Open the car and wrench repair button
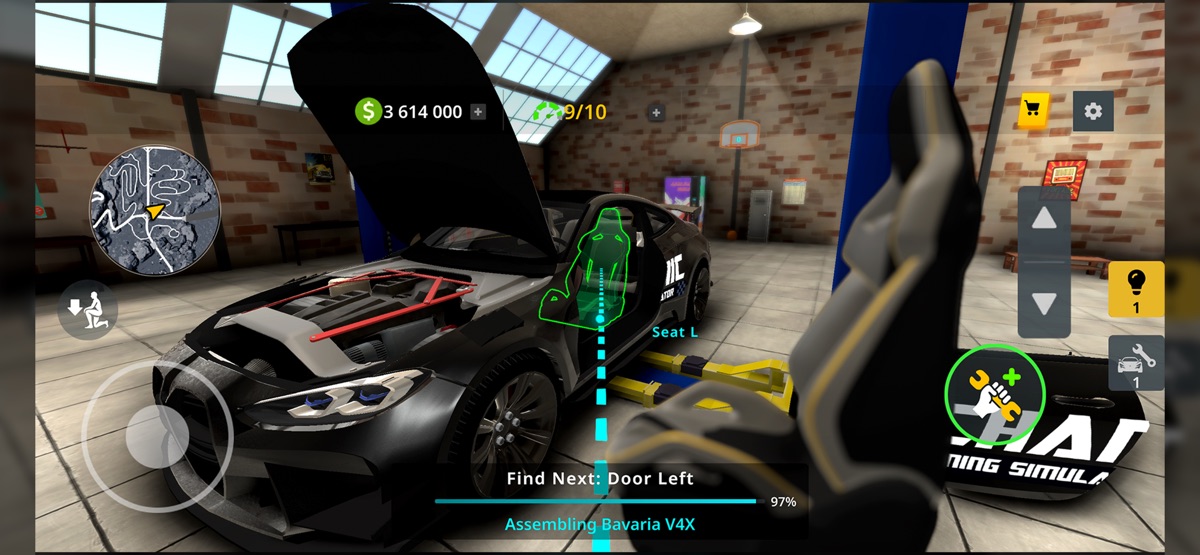 pyautogui.click(x=1136, y=362)
